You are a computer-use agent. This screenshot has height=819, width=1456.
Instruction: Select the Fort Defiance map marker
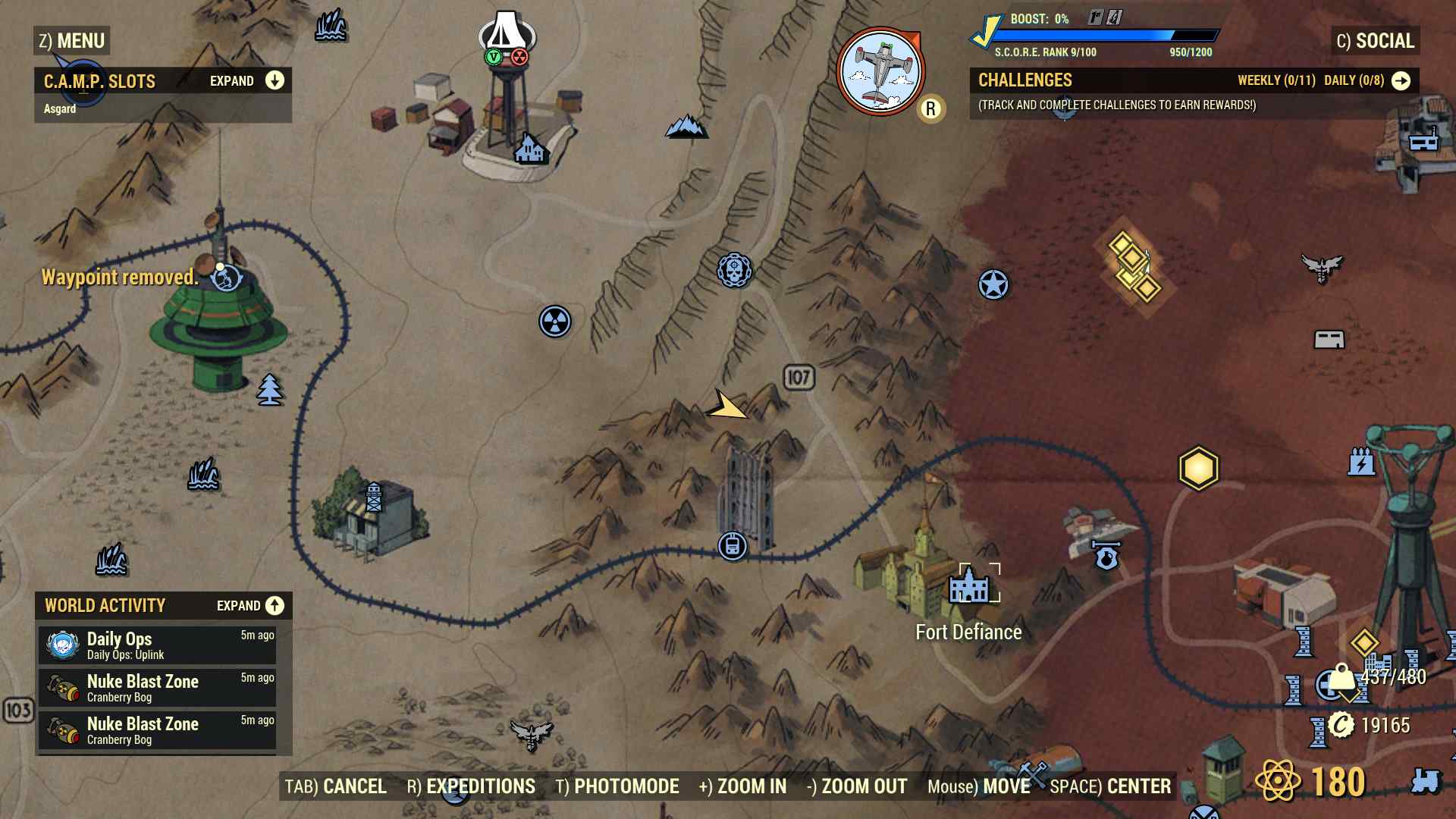point(969,586)
